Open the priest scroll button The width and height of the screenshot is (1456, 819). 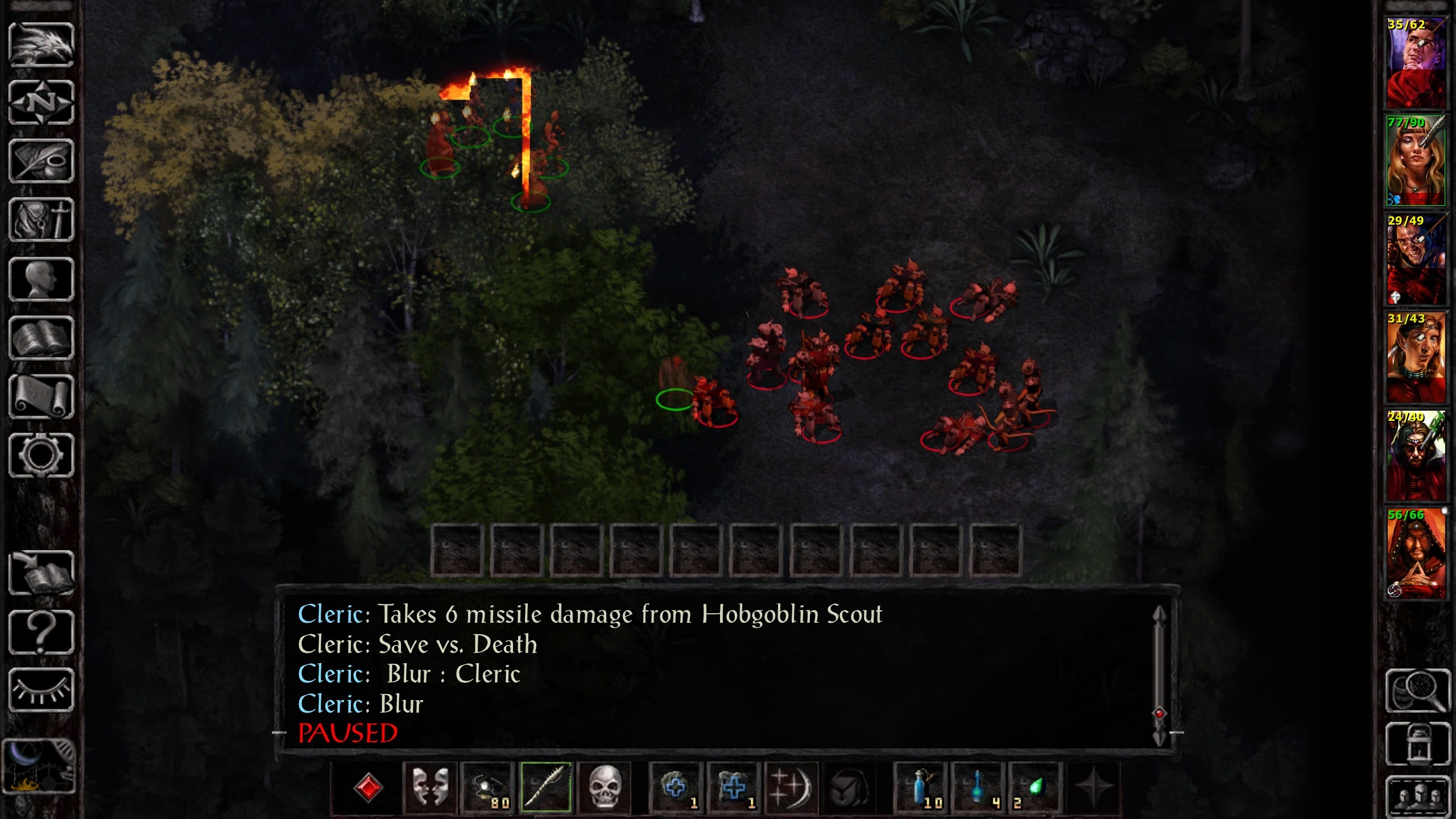(x=42, y=397)
